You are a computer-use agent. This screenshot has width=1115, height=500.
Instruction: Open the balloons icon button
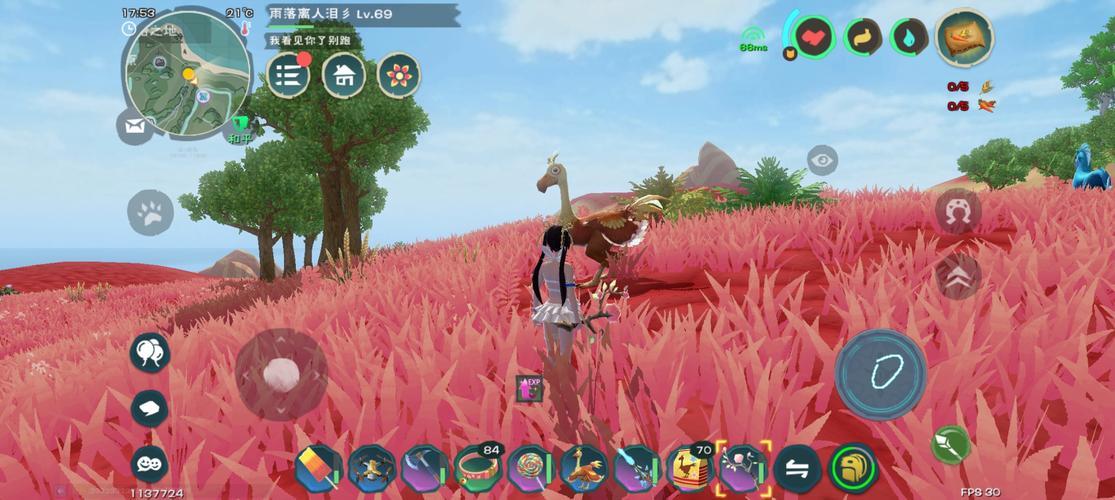150,352
